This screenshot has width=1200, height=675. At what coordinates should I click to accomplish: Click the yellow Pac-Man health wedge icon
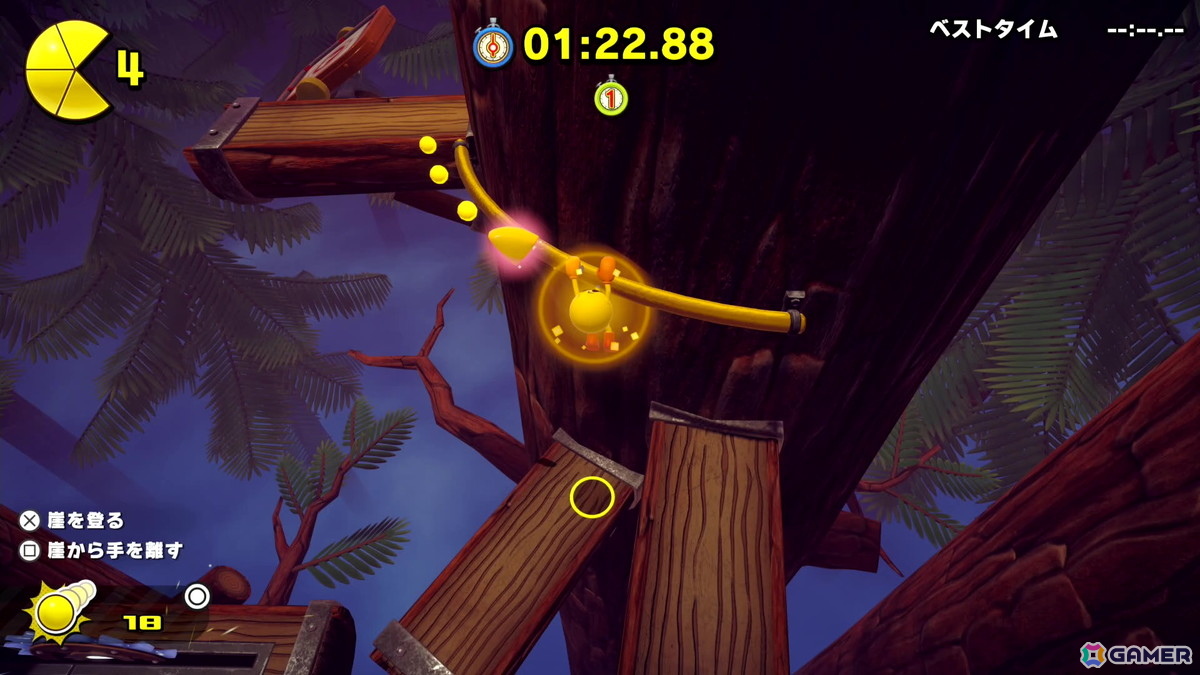pyautogui.click(x=66, y=70)
